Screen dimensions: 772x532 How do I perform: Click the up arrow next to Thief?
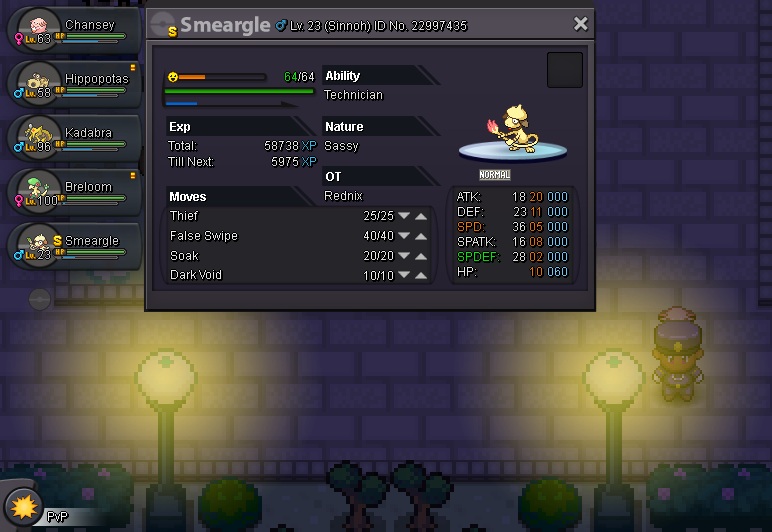pos(422,216)
